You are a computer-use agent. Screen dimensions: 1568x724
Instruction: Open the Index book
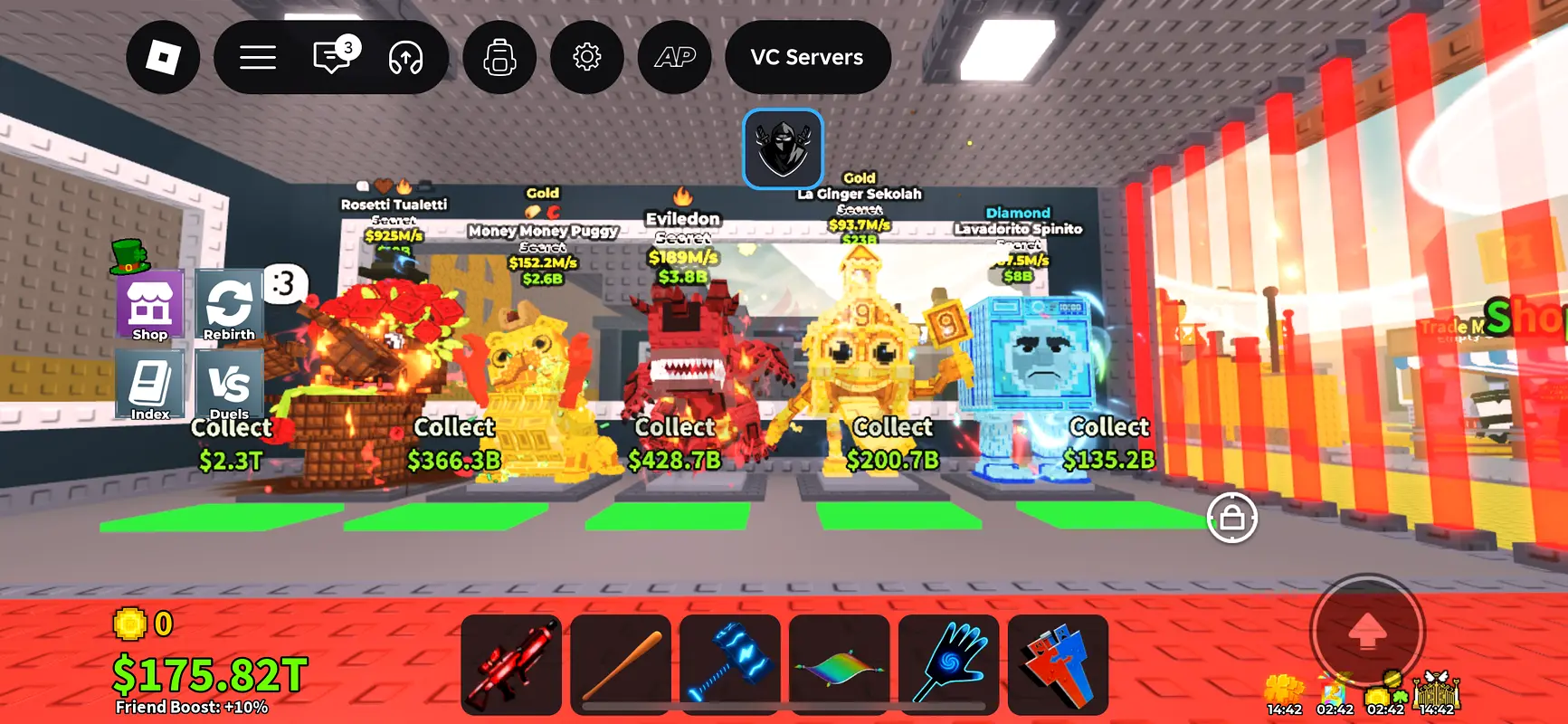pyautogui.click(x=150, y=386)
